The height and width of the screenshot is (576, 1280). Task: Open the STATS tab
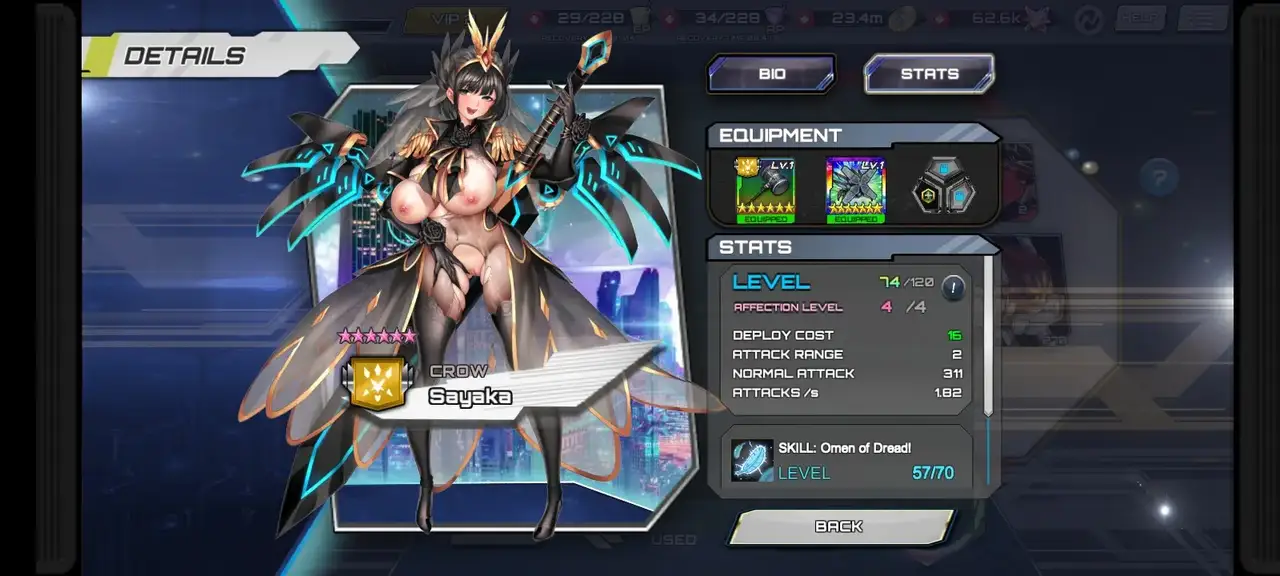(929, 74)
